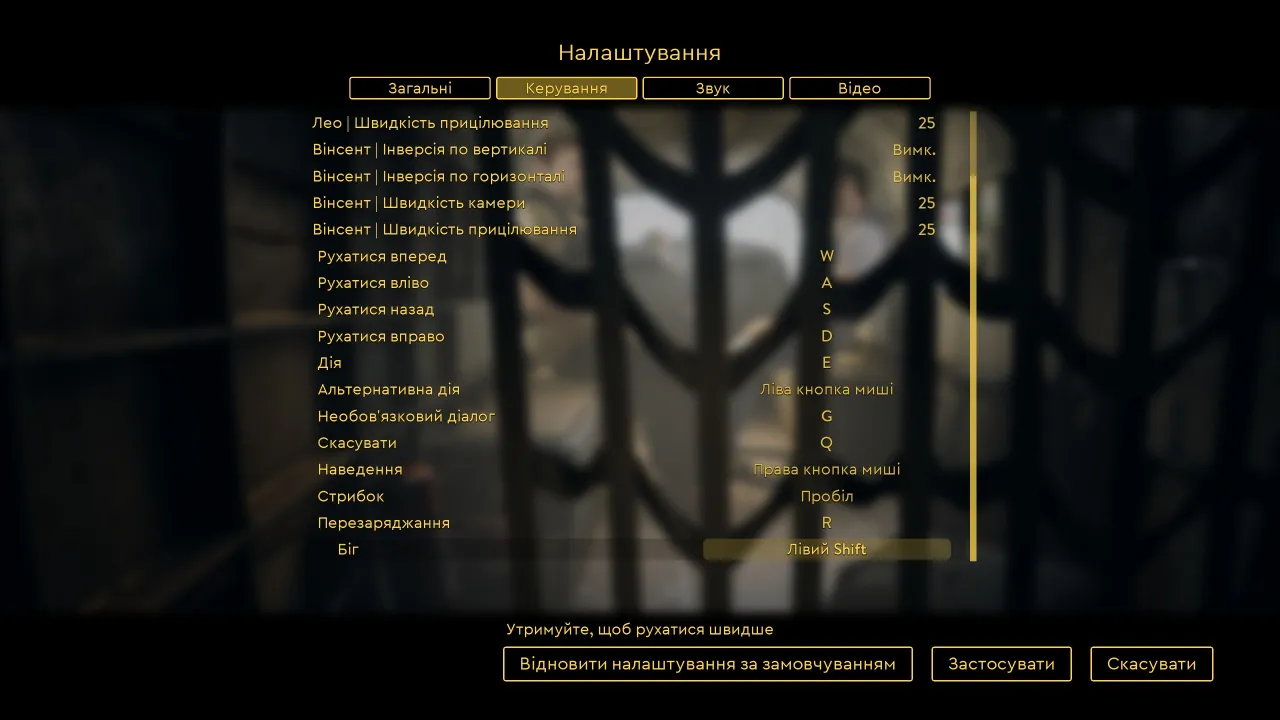Switch to the Звук tab
1280x720 pixels.
[713, 88]
